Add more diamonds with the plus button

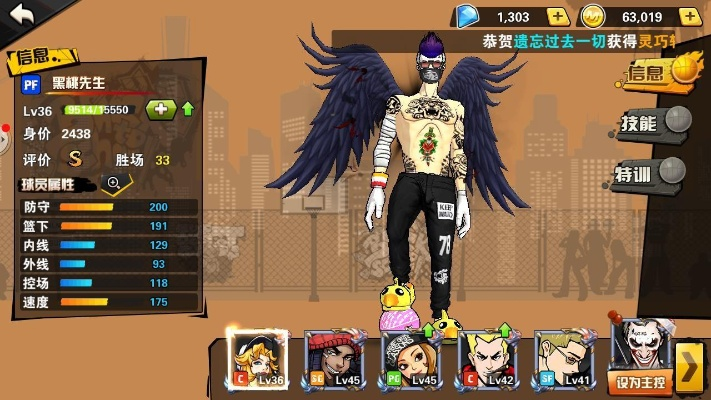pyautogui.click(x=558, y=16)
